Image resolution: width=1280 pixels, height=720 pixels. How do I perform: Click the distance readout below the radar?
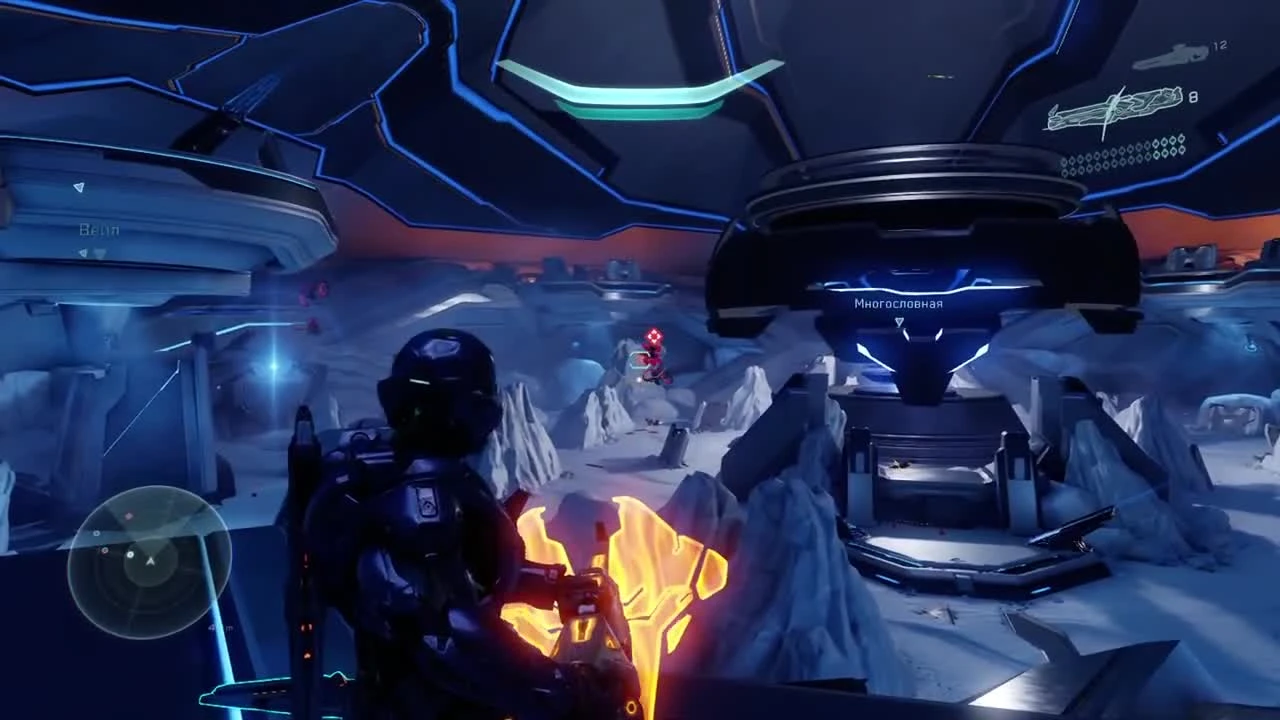(x=220, y=627)
